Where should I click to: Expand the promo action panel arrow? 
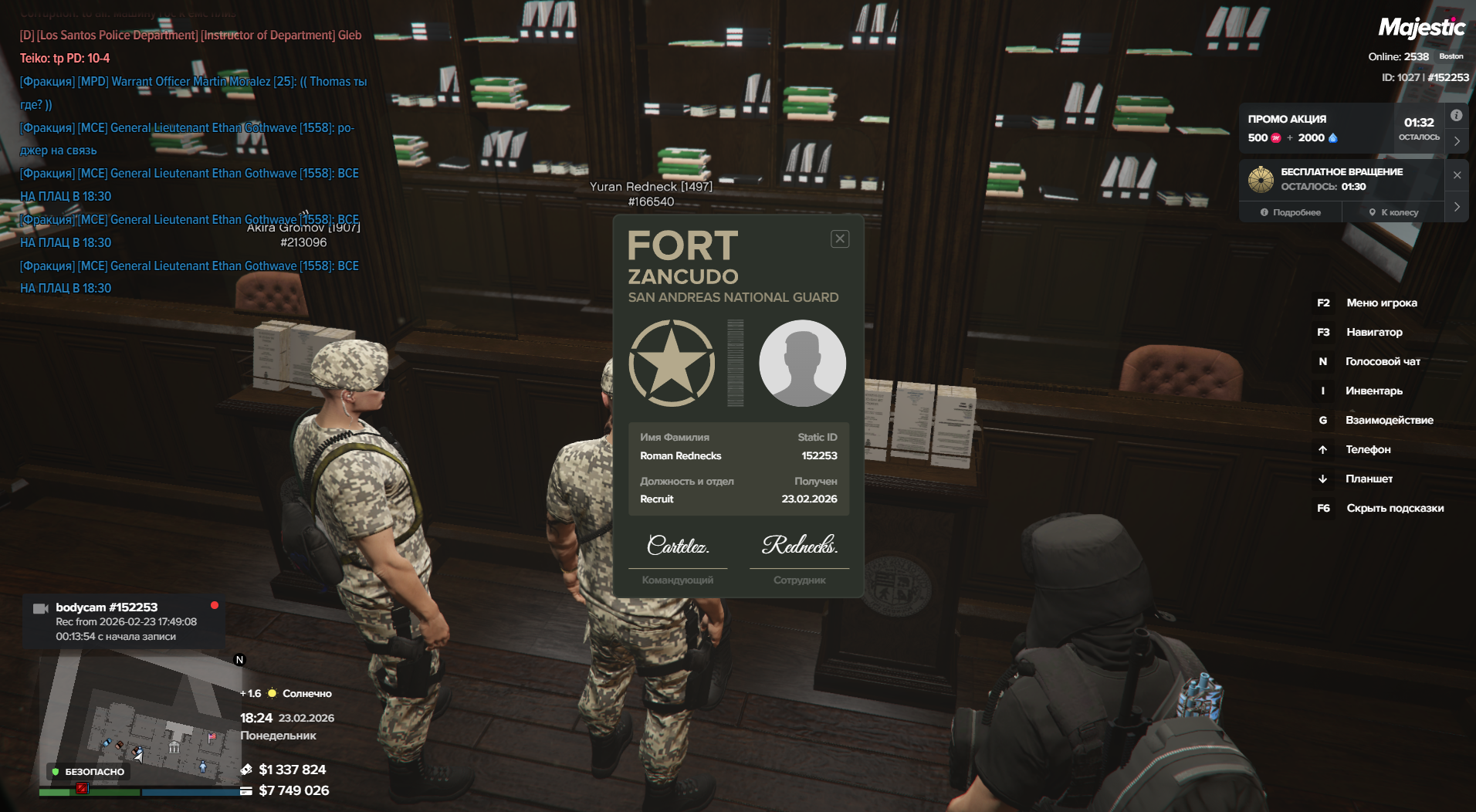[1457, 141]
